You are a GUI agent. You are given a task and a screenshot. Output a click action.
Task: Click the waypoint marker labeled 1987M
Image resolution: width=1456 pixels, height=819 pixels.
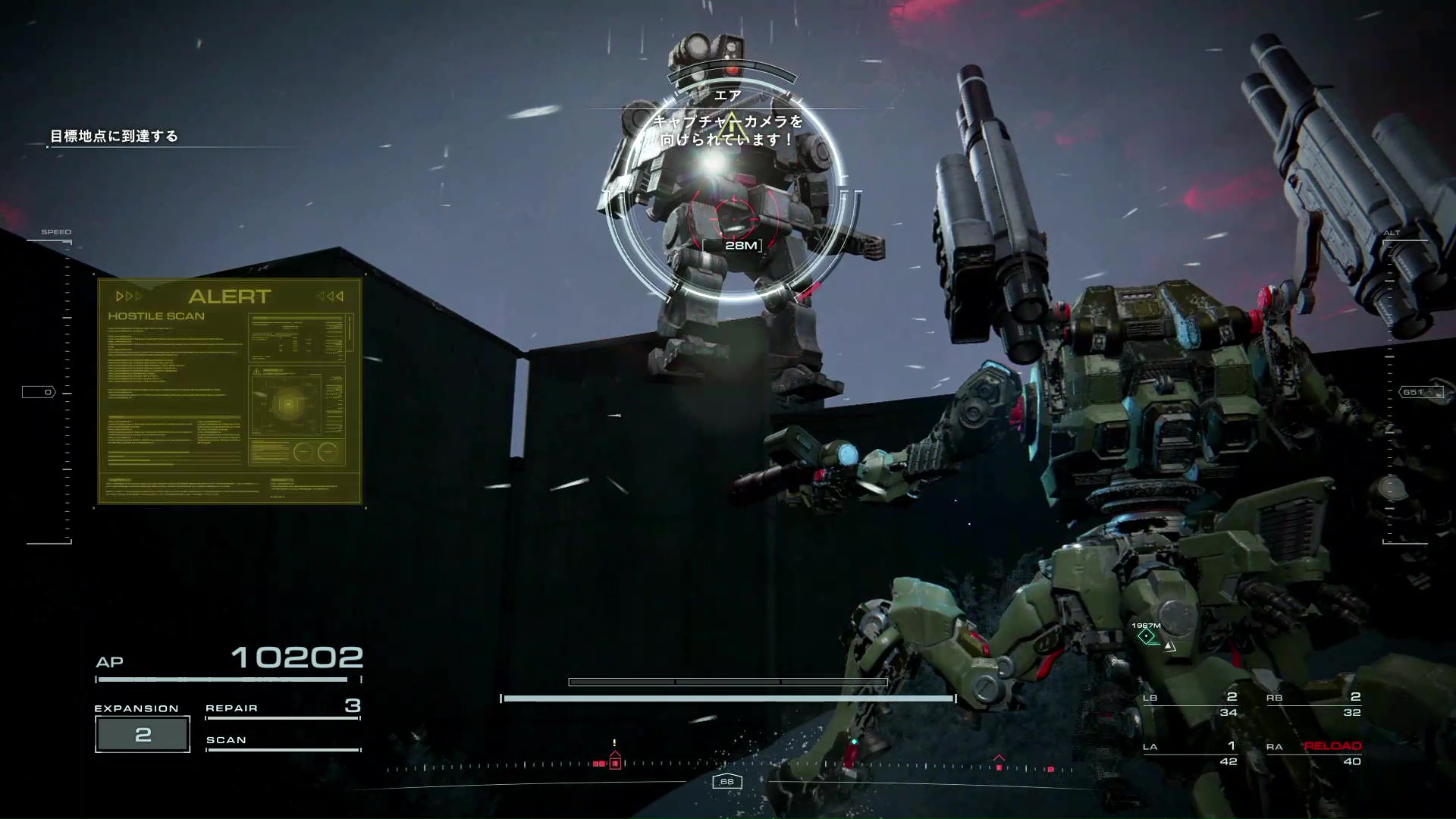tap(1147, 636)
